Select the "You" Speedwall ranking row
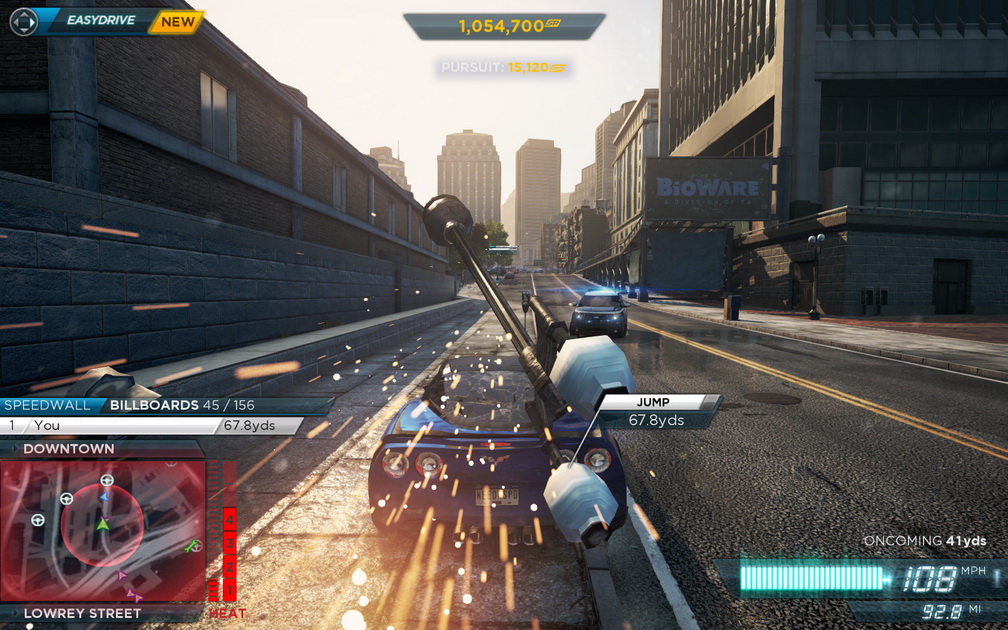 tap(150, 425)
